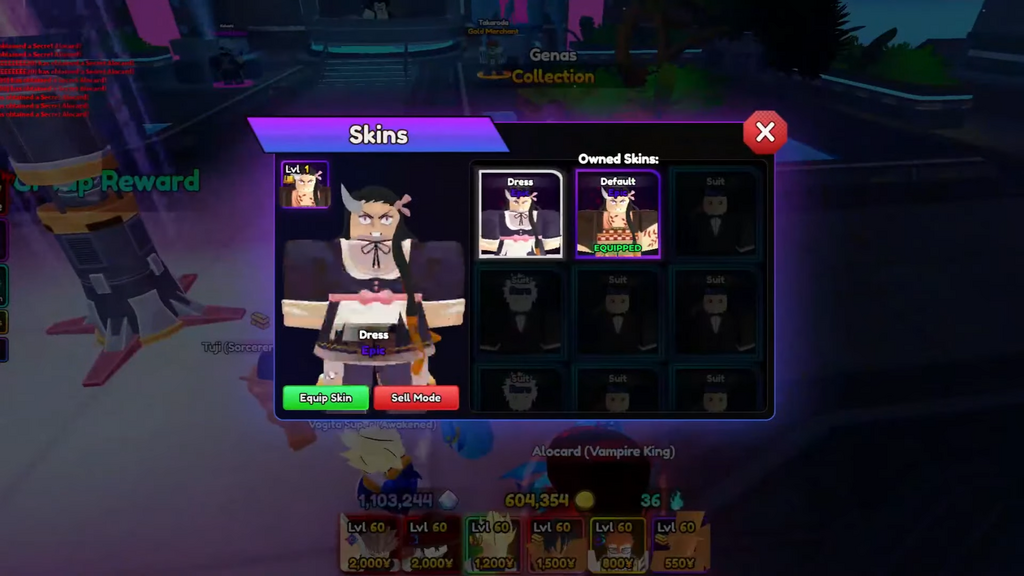Click the green Equip Skin button
Viewport: 1024px width, 576px height.
(326, 398)
